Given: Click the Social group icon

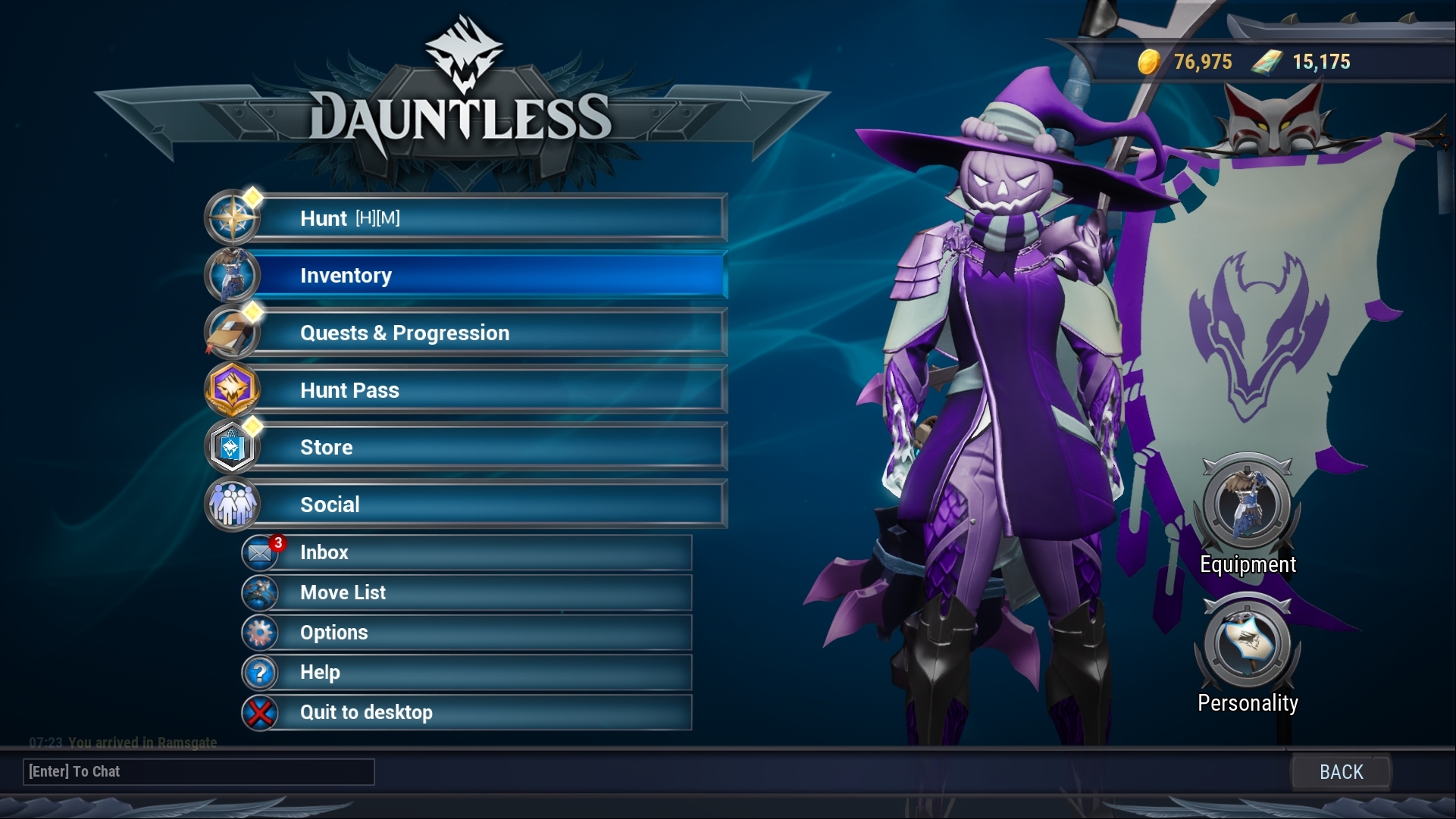Looking at the screenshot, I should tap(233, 504).
